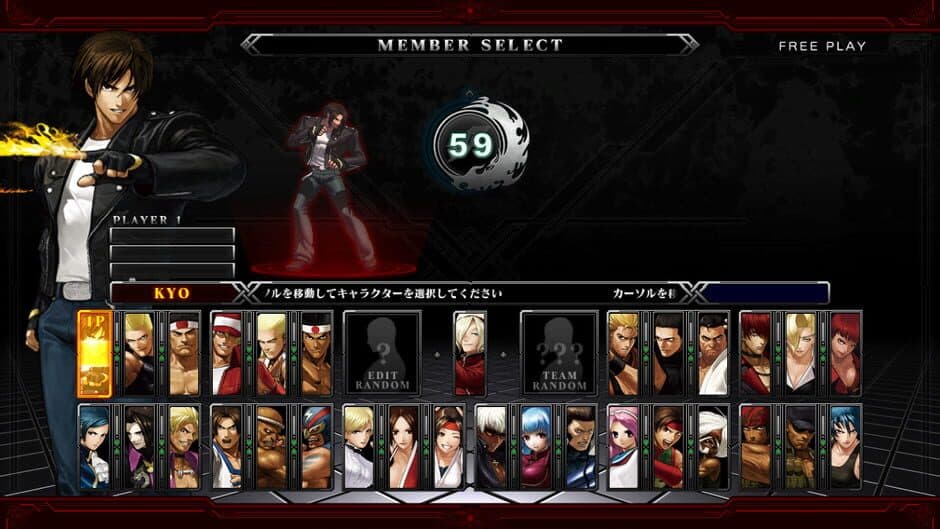Pick Elisabeth with the blue hair
Image resolution: width=940 pixels, height=529 pixels.
(94, 447)
